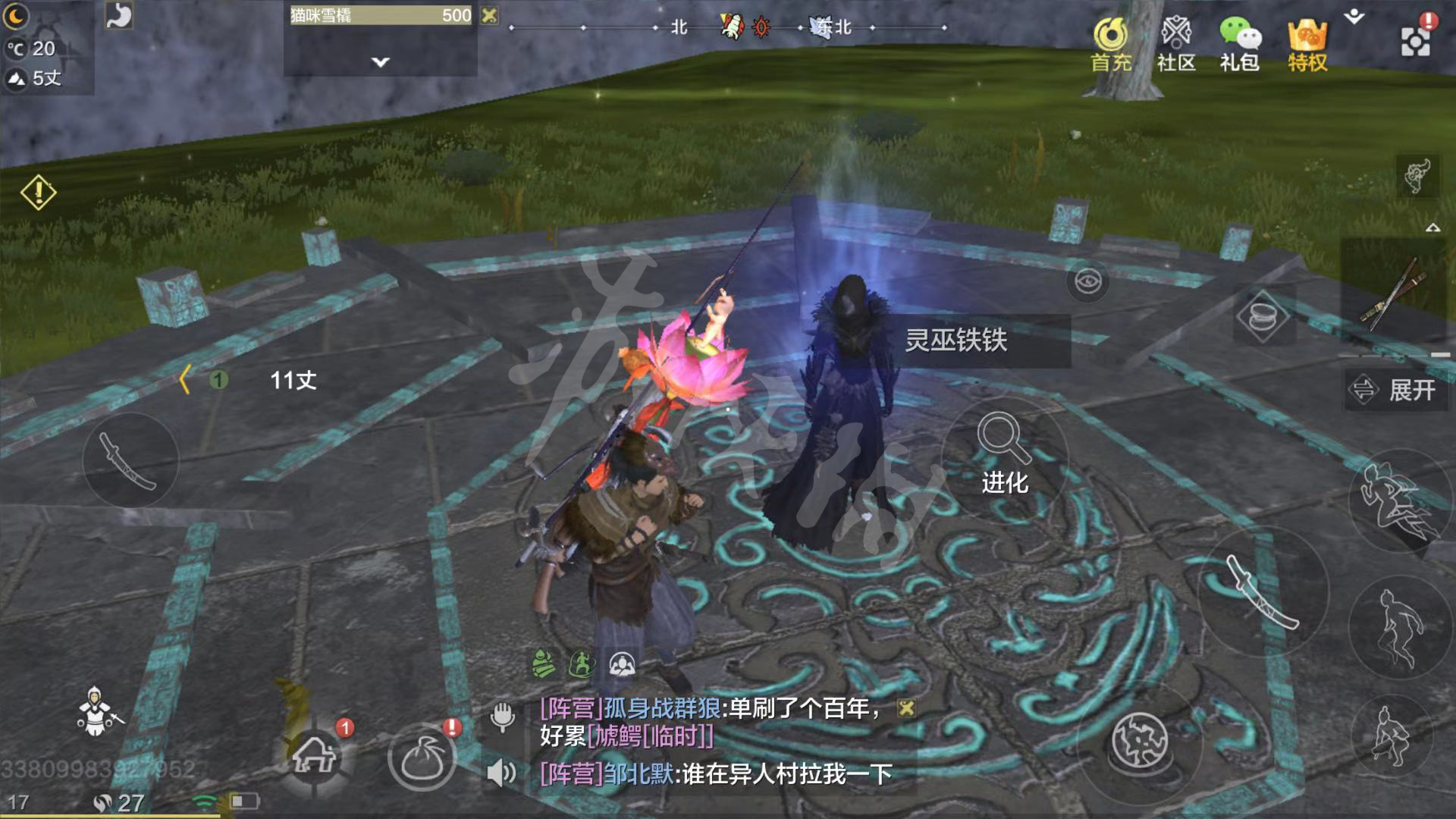Close the 猫咪雪橇 tracker bar

[x=490, y=15]
